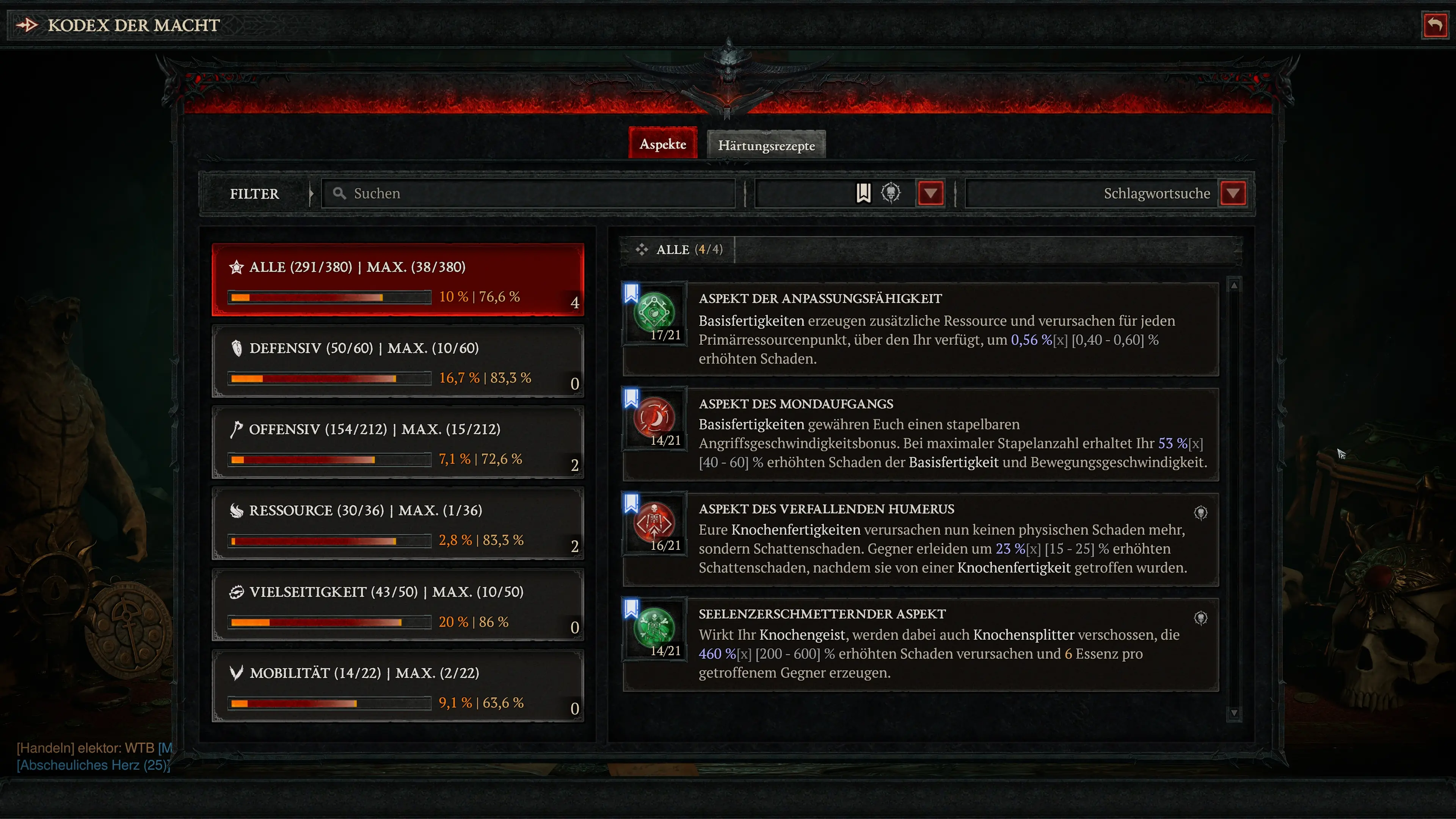Click the back arrow in top right corner
This screenshot has height=819, width=1456.
[x=1435, y=24]
